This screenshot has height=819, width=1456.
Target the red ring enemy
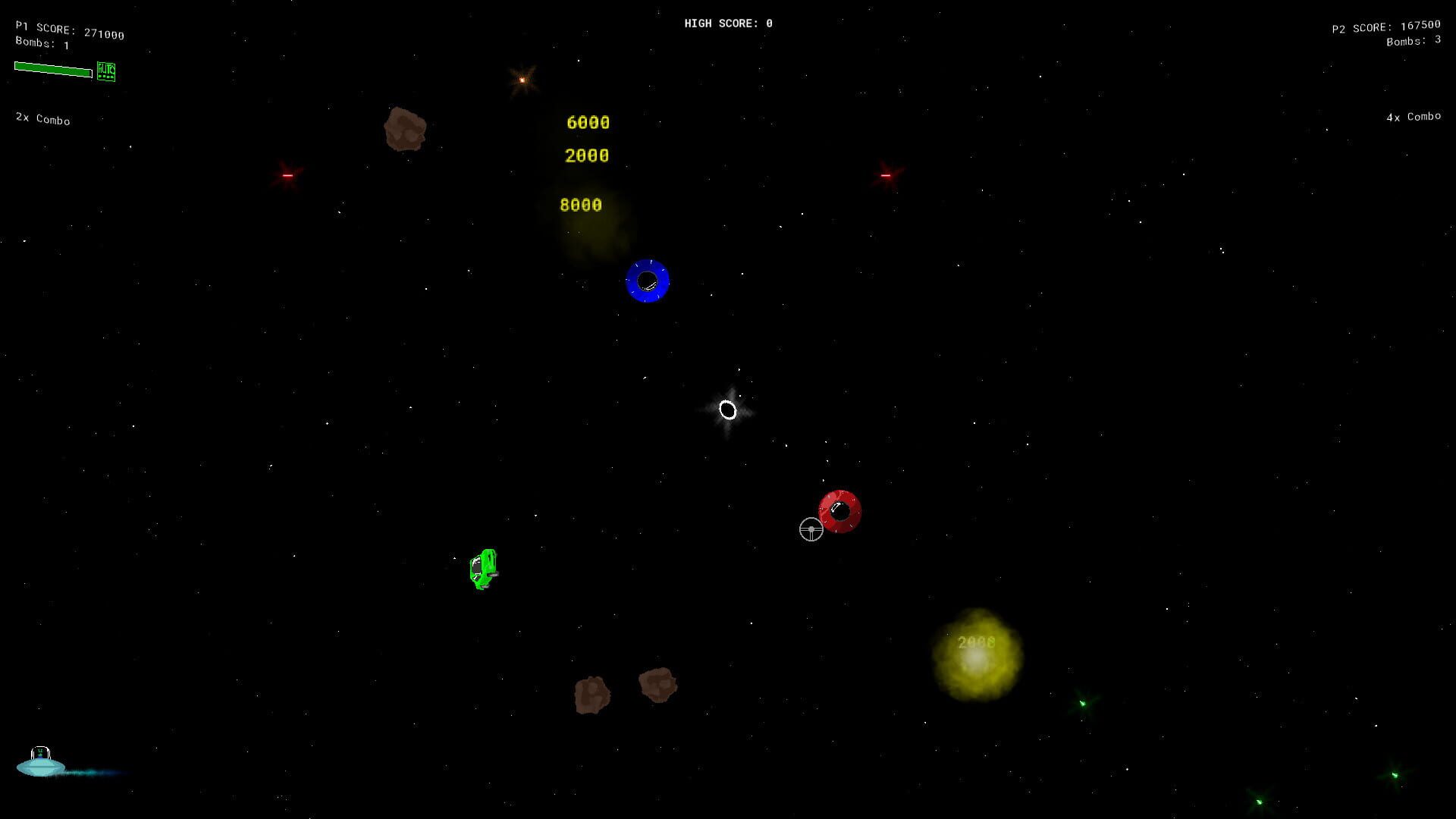(840, 510)
